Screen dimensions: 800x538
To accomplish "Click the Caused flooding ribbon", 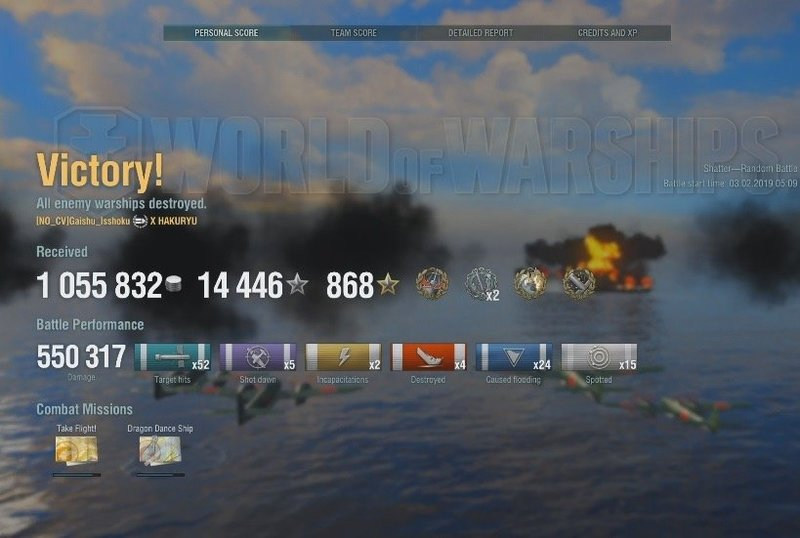I will (514, 358).
